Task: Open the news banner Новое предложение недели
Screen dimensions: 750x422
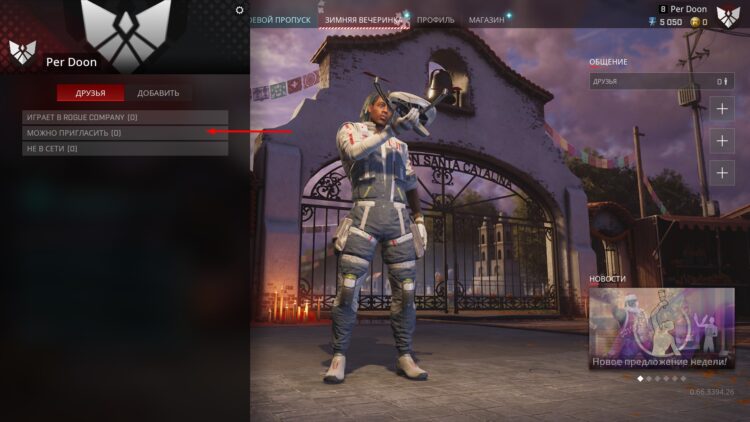Action: (x=661, y=329)
